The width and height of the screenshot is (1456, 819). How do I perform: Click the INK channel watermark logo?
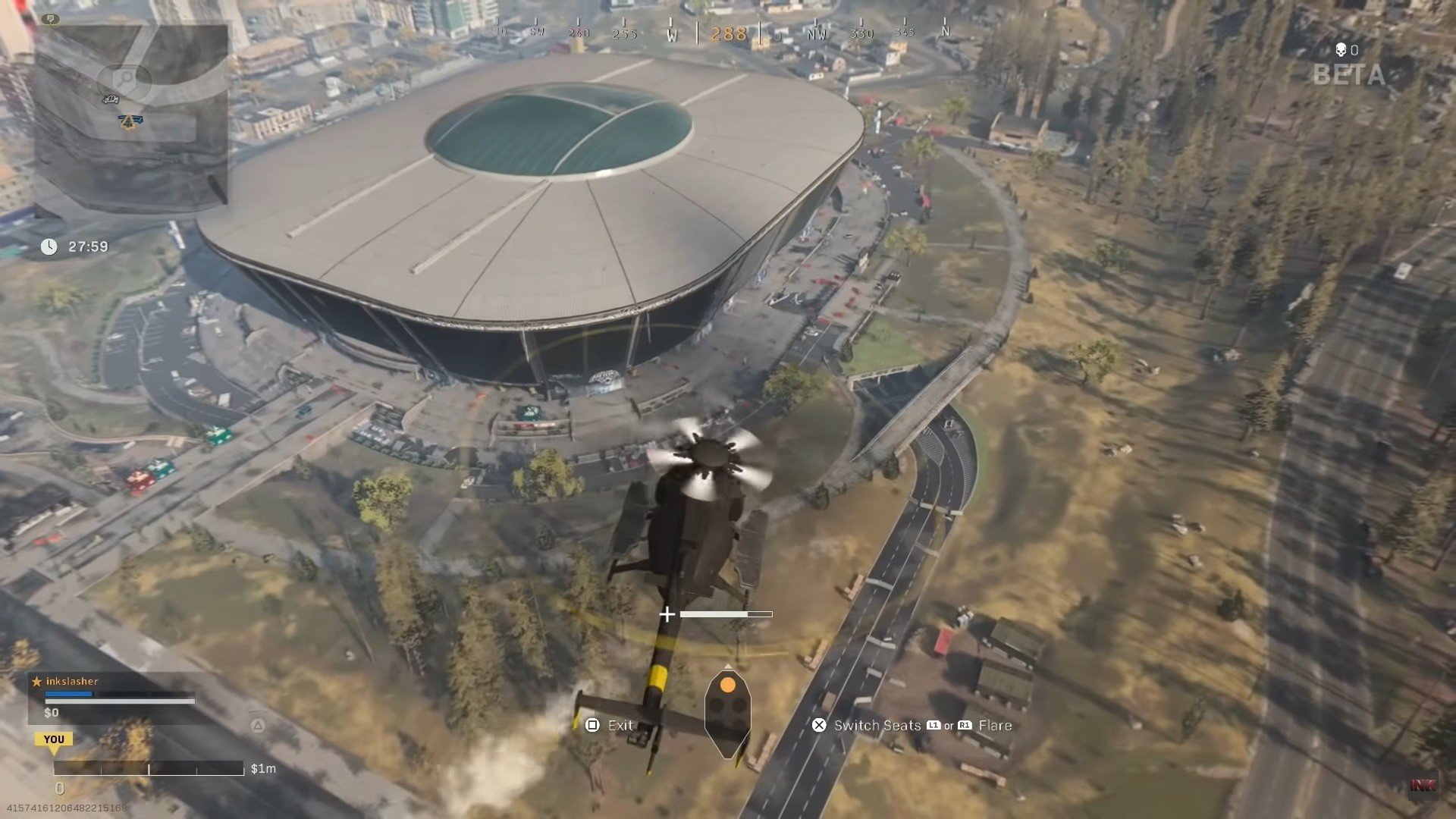coord(1423,786)
